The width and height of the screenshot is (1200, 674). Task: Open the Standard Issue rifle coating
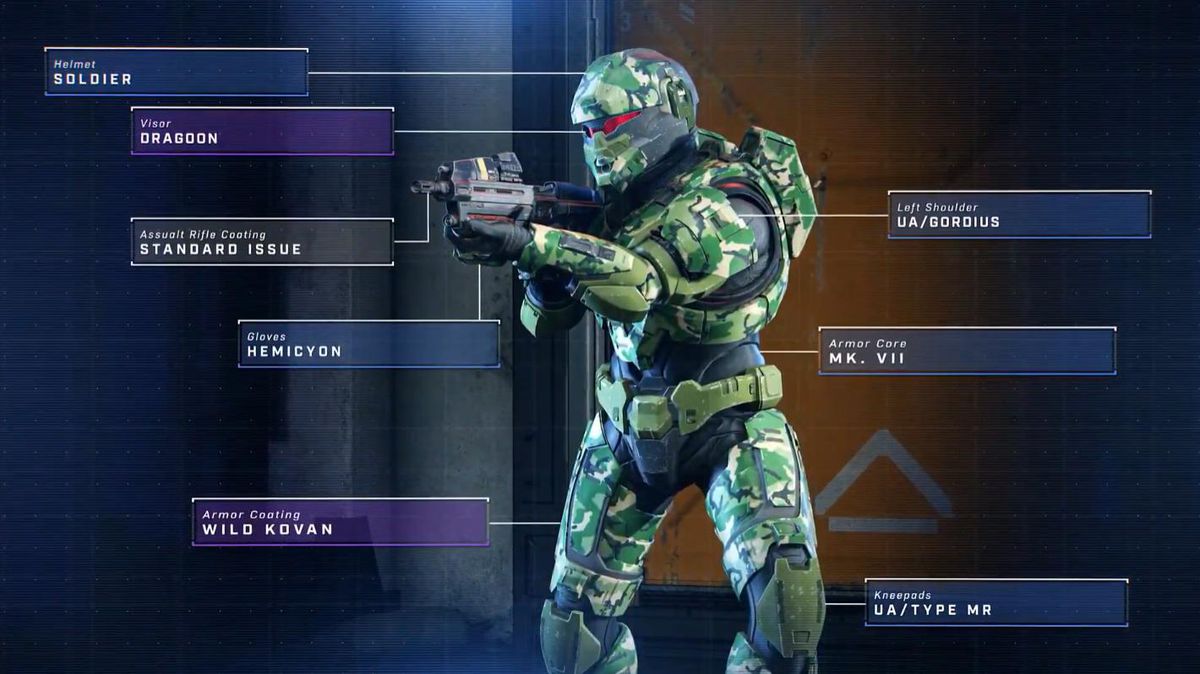coord(262,242)
